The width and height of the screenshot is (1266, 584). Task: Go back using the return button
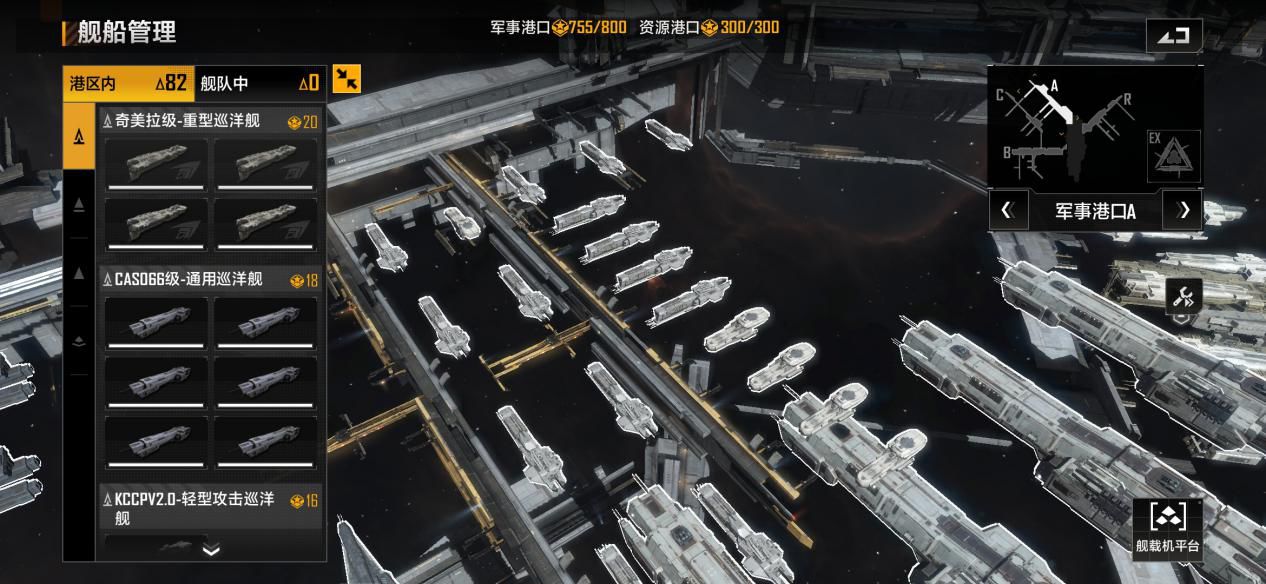(x=1174, y=36)
